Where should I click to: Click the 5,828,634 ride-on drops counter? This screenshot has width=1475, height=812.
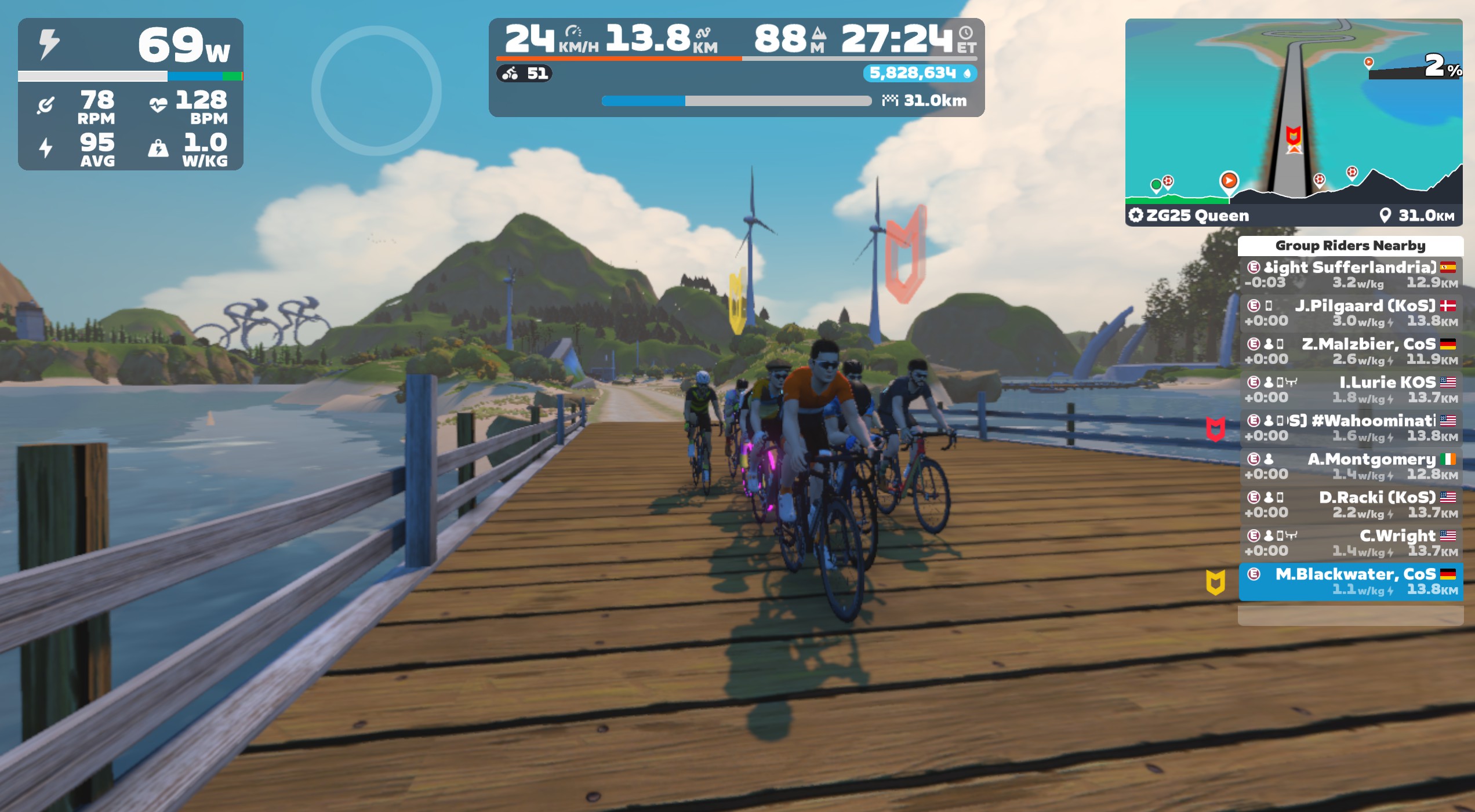[x=920, y=74]
